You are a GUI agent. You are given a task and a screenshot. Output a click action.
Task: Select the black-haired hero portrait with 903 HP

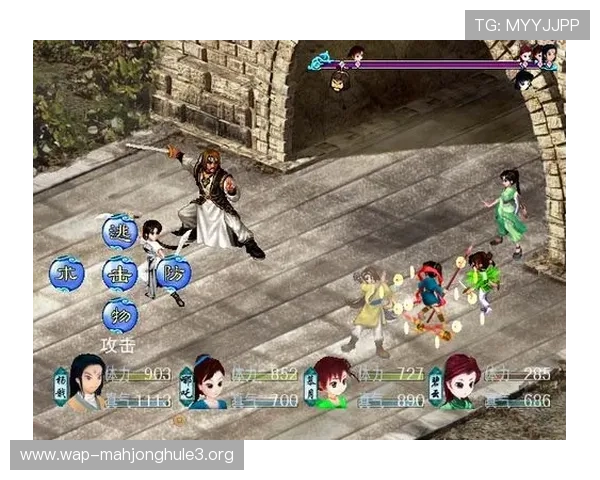(86, 383)
